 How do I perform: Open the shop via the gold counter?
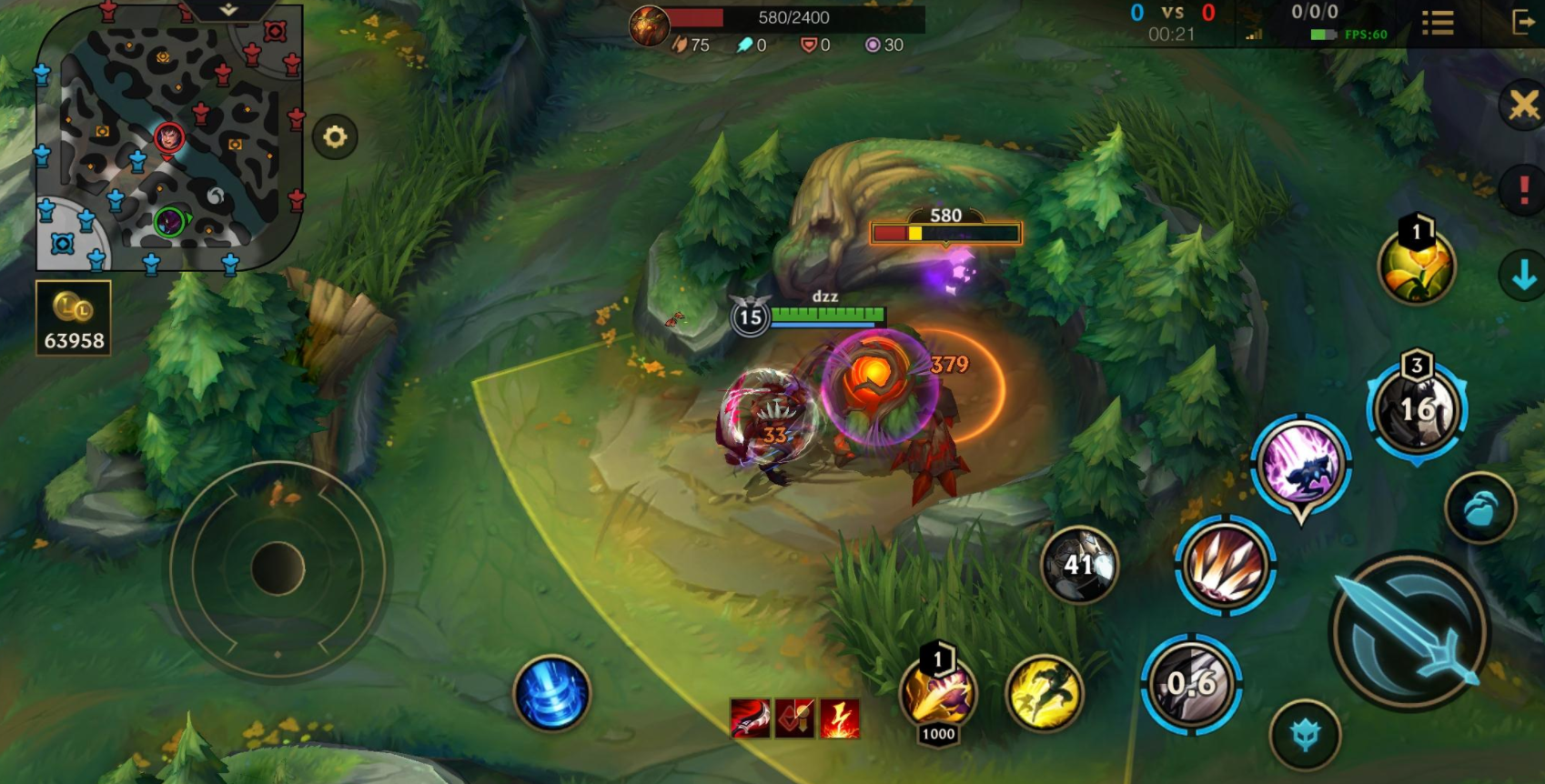[74, 317]
